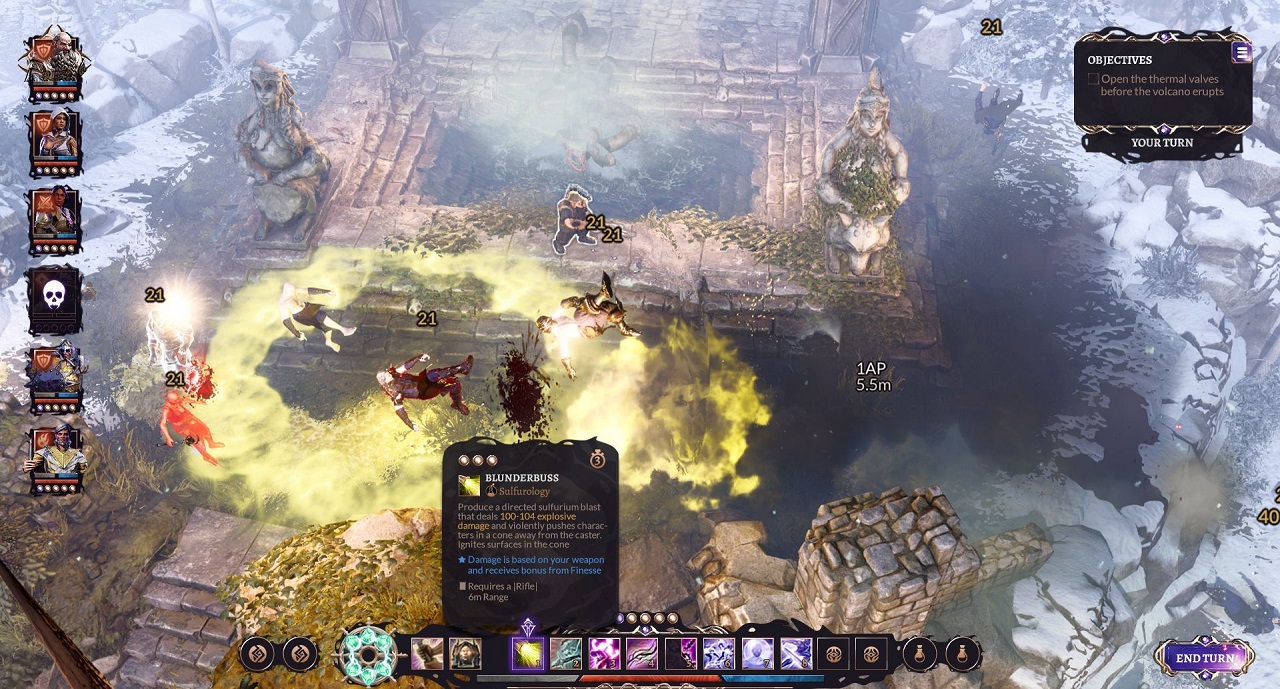Activate the Blunderbuss skill in slot 1
Viewport: 1280px width, 689px height.
(x=528, y=654)
